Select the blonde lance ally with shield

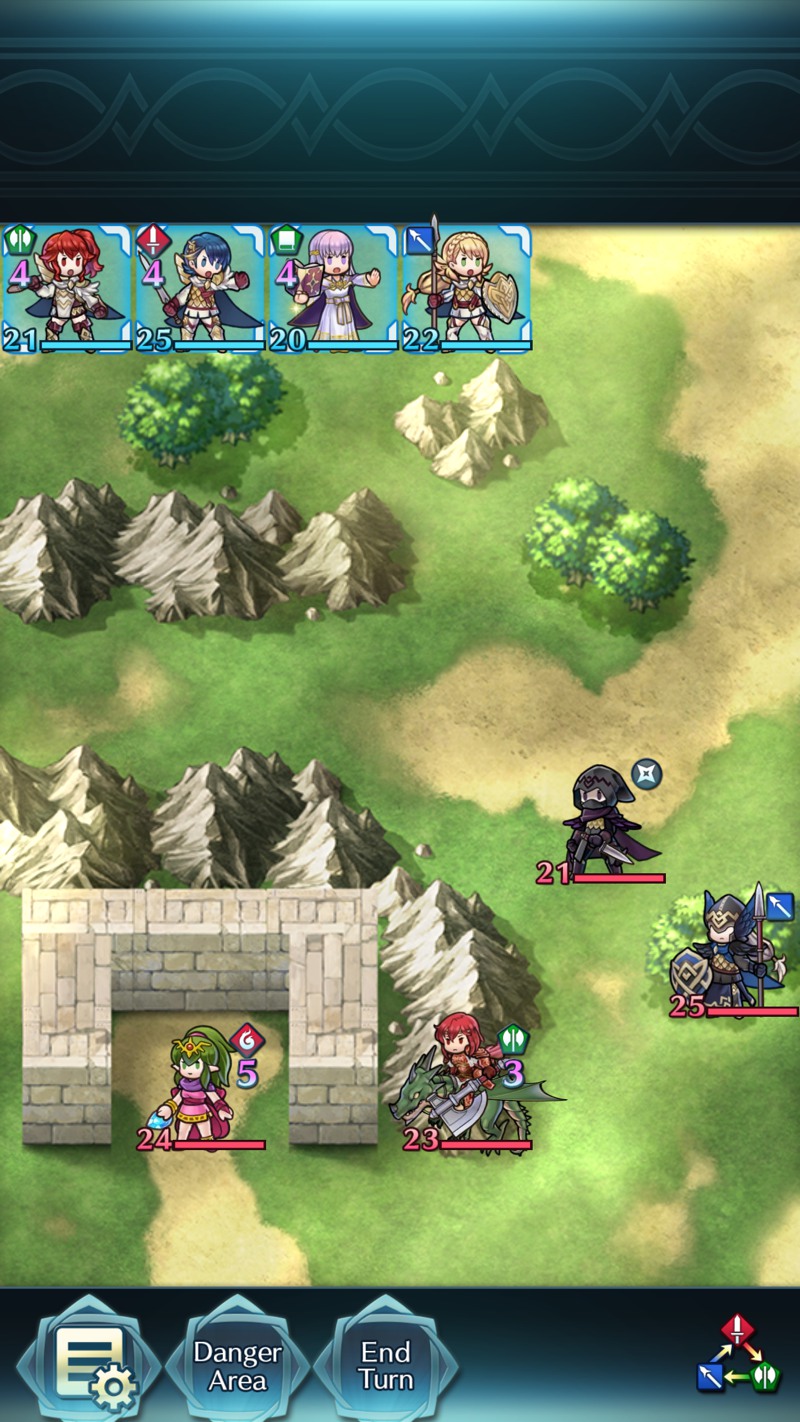466,288
